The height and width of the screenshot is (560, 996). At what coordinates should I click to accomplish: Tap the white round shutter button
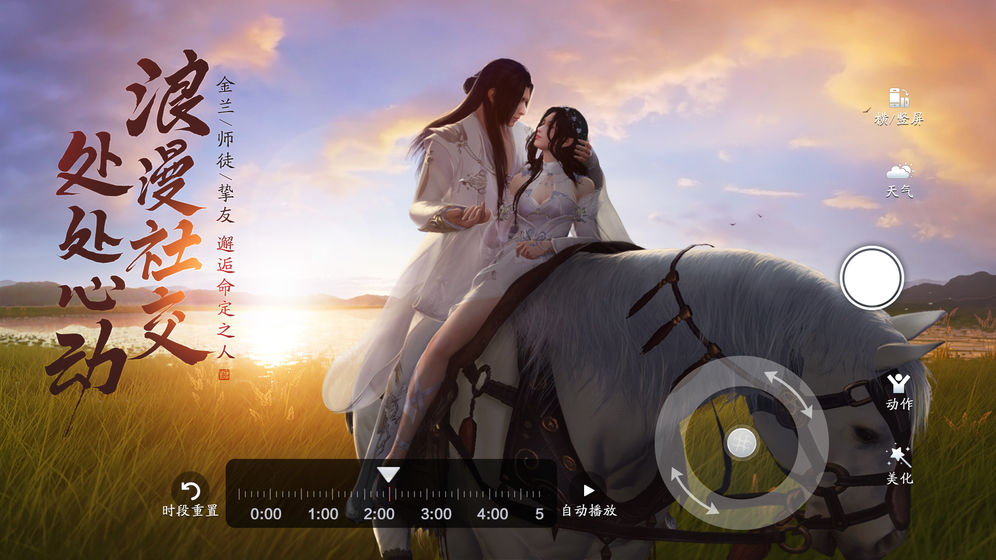tap(872, 277)
